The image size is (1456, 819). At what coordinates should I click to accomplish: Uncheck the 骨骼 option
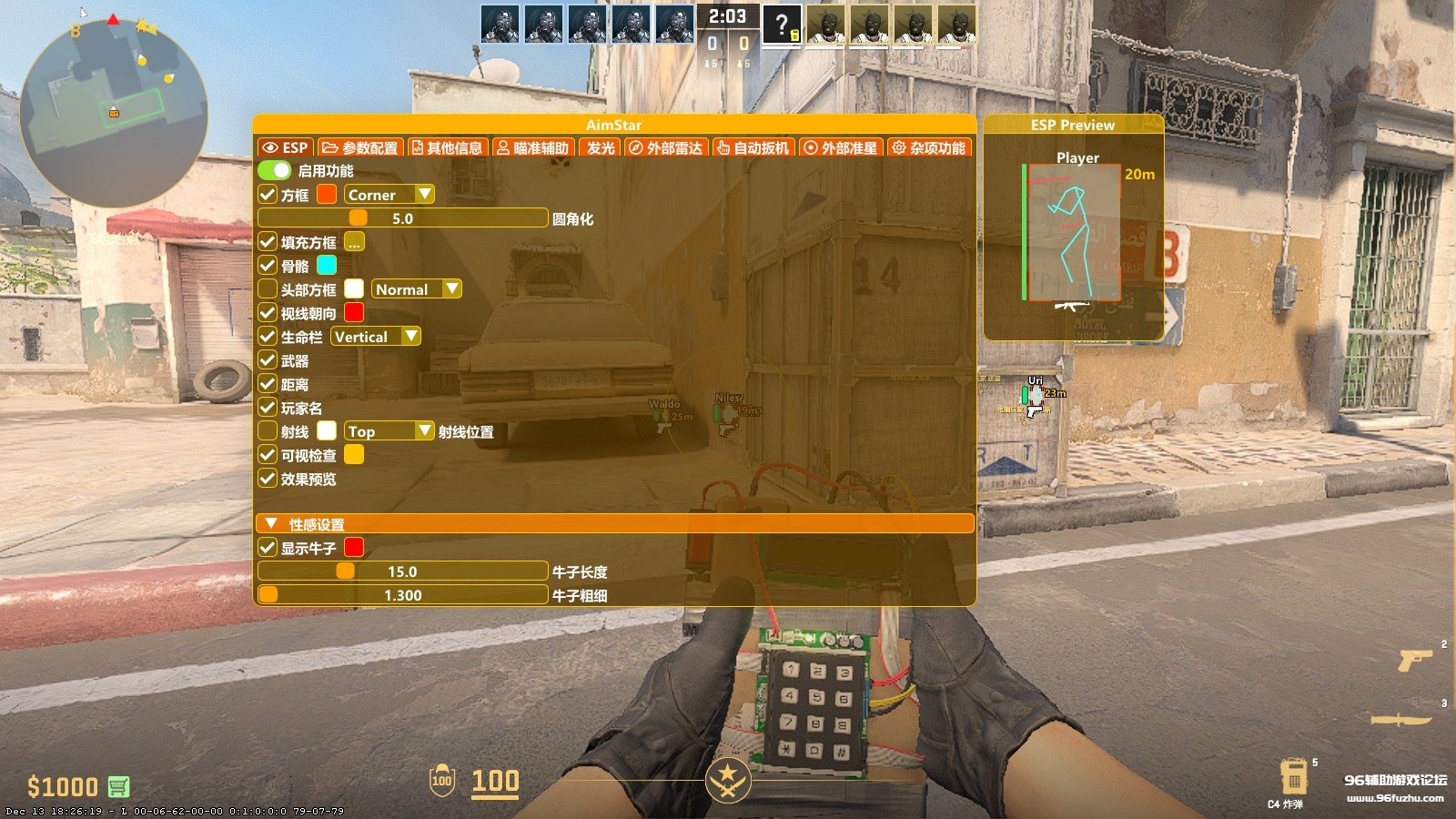click(267, 265)
